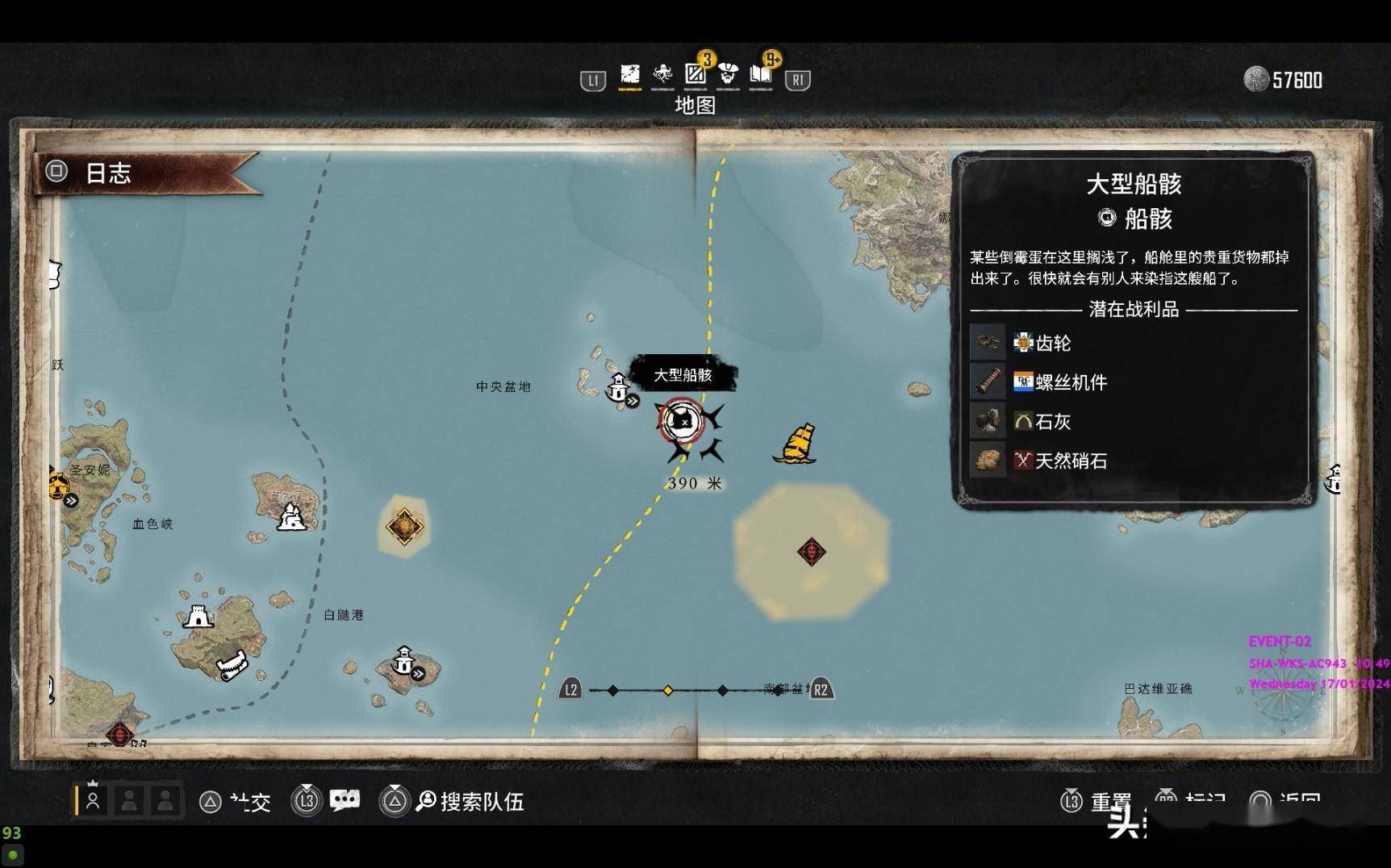
Task: Select the outpost marker beside 中央盆地
Action: 619,388
